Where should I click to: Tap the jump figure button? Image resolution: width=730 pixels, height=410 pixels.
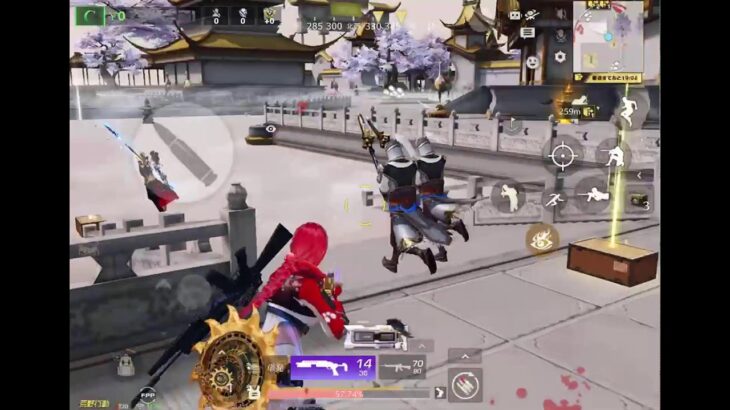(x=628, y=109)
